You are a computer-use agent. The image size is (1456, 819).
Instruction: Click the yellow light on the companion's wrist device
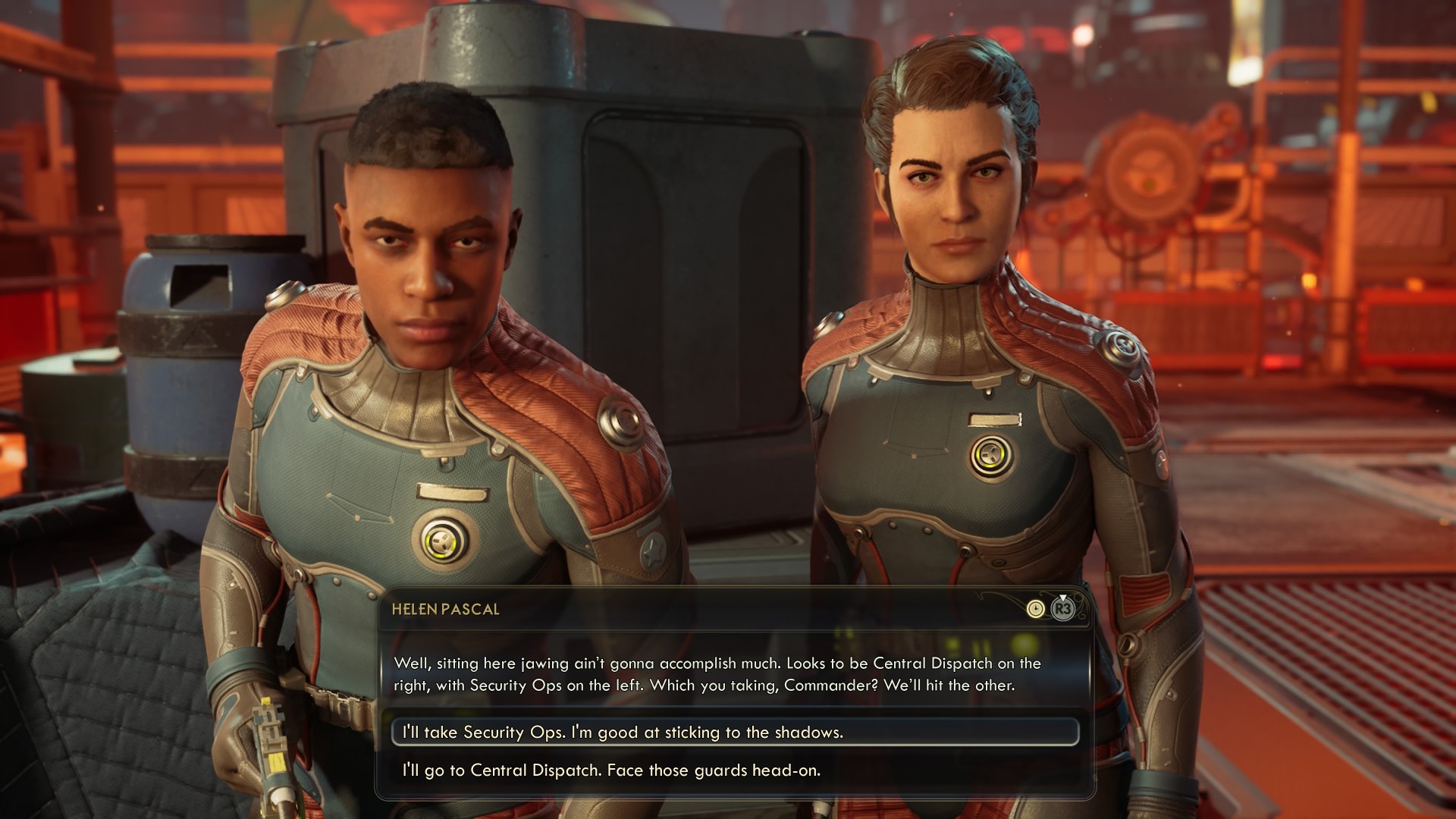coord(266,701)
